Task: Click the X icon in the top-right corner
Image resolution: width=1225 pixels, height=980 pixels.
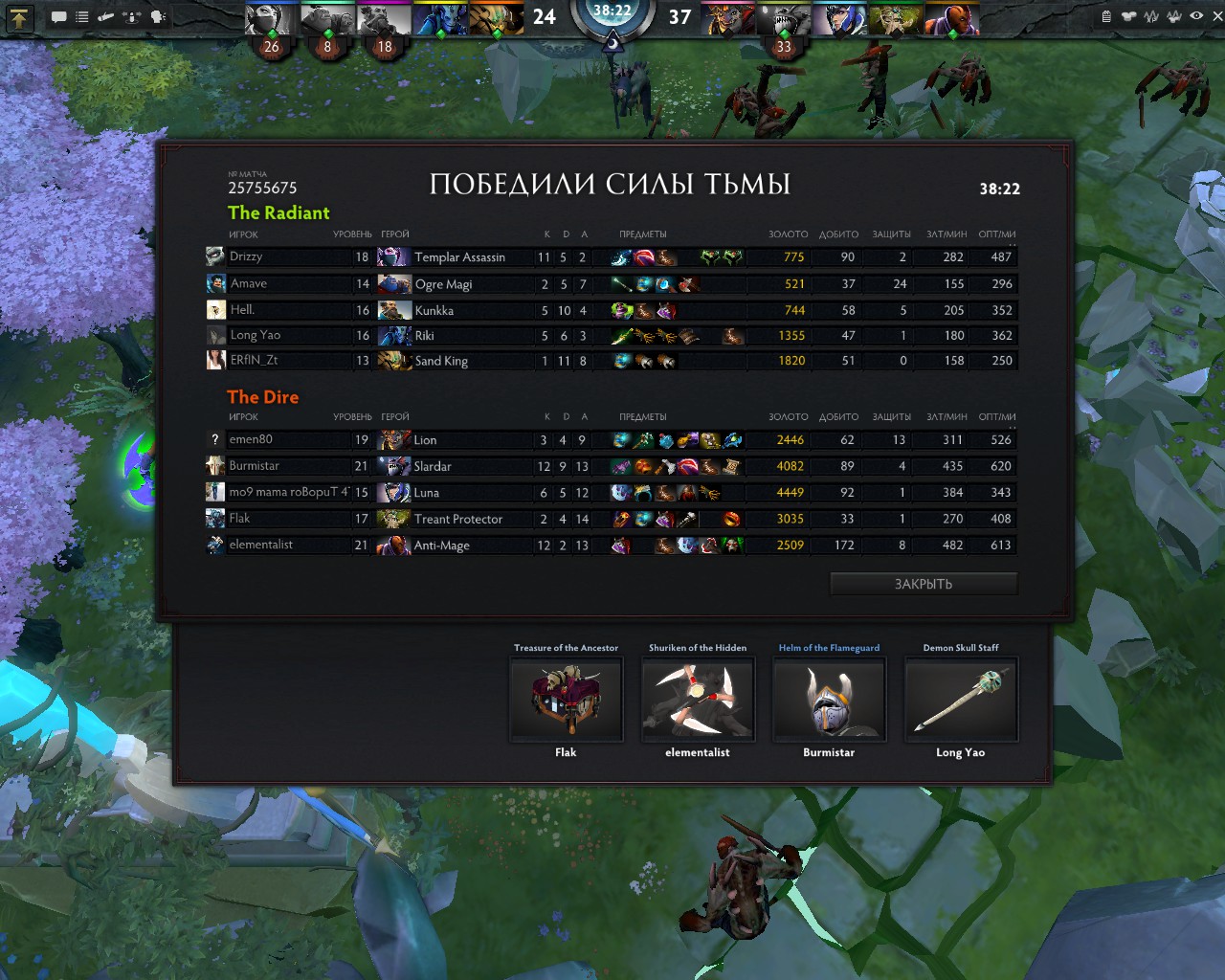Action: point(1217,16)
